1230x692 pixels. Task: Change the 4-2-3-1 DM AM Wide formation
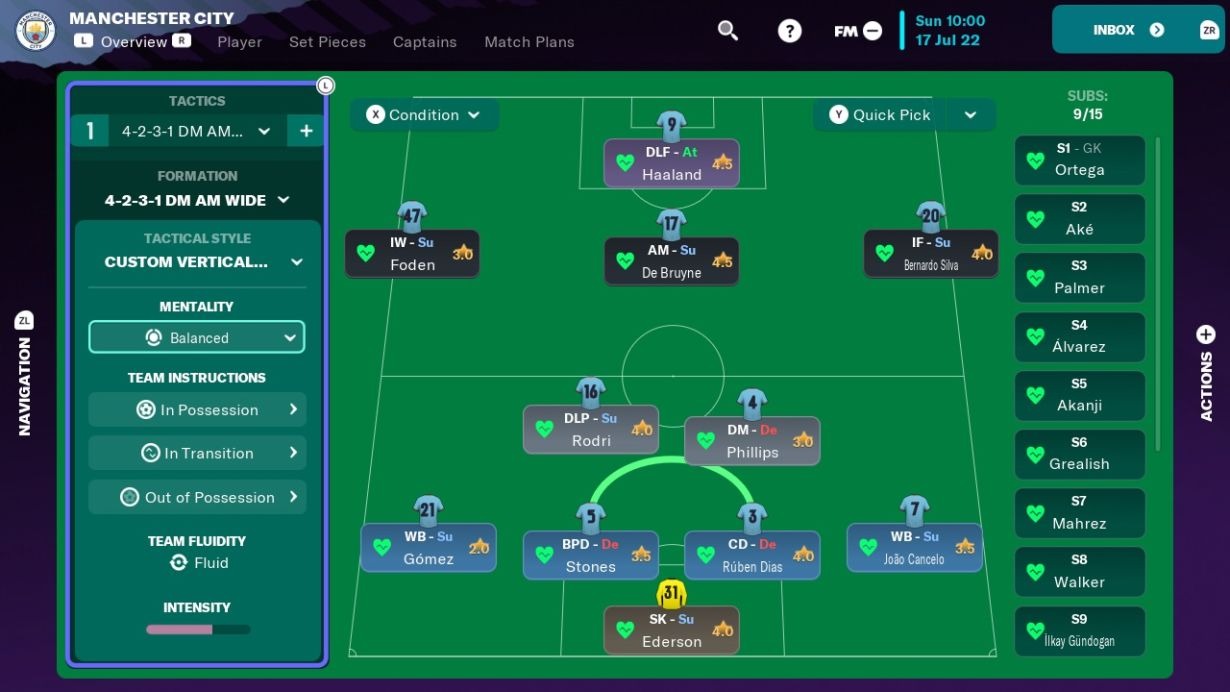197,200
